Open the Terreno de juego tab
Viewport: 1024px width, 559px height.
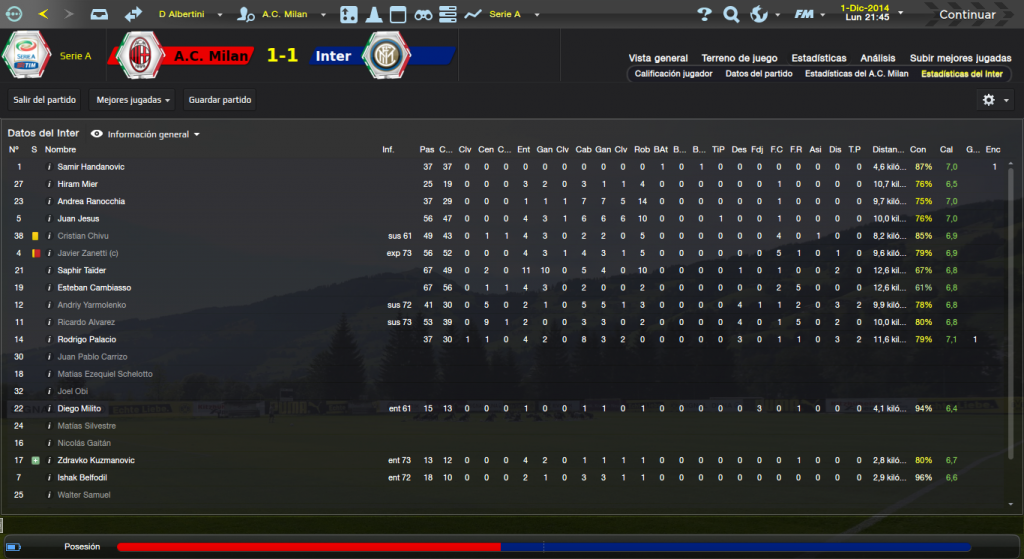(738, 58)
